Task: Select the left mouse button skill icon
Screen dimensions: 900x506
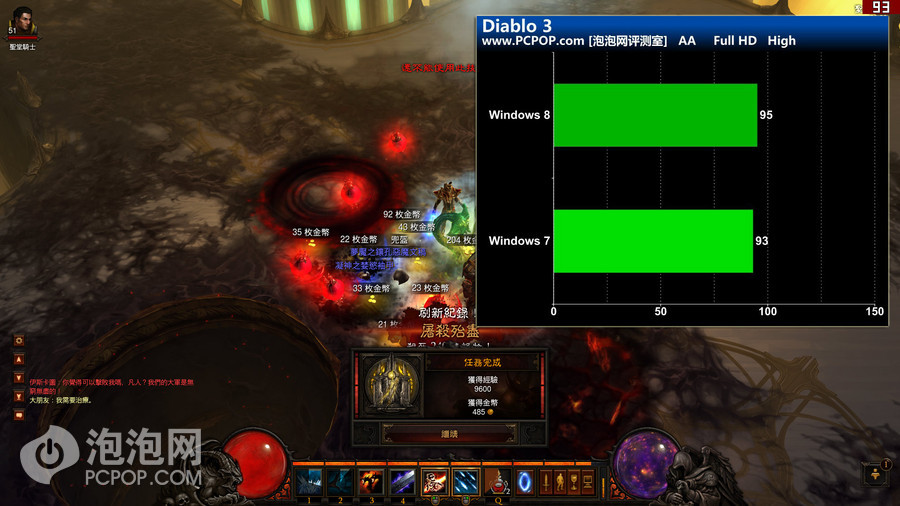Action: coord(434,482)
